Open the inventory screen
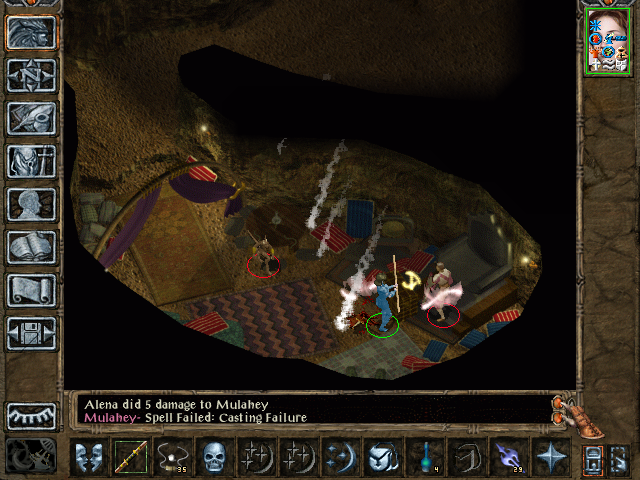 coord(32,161)
